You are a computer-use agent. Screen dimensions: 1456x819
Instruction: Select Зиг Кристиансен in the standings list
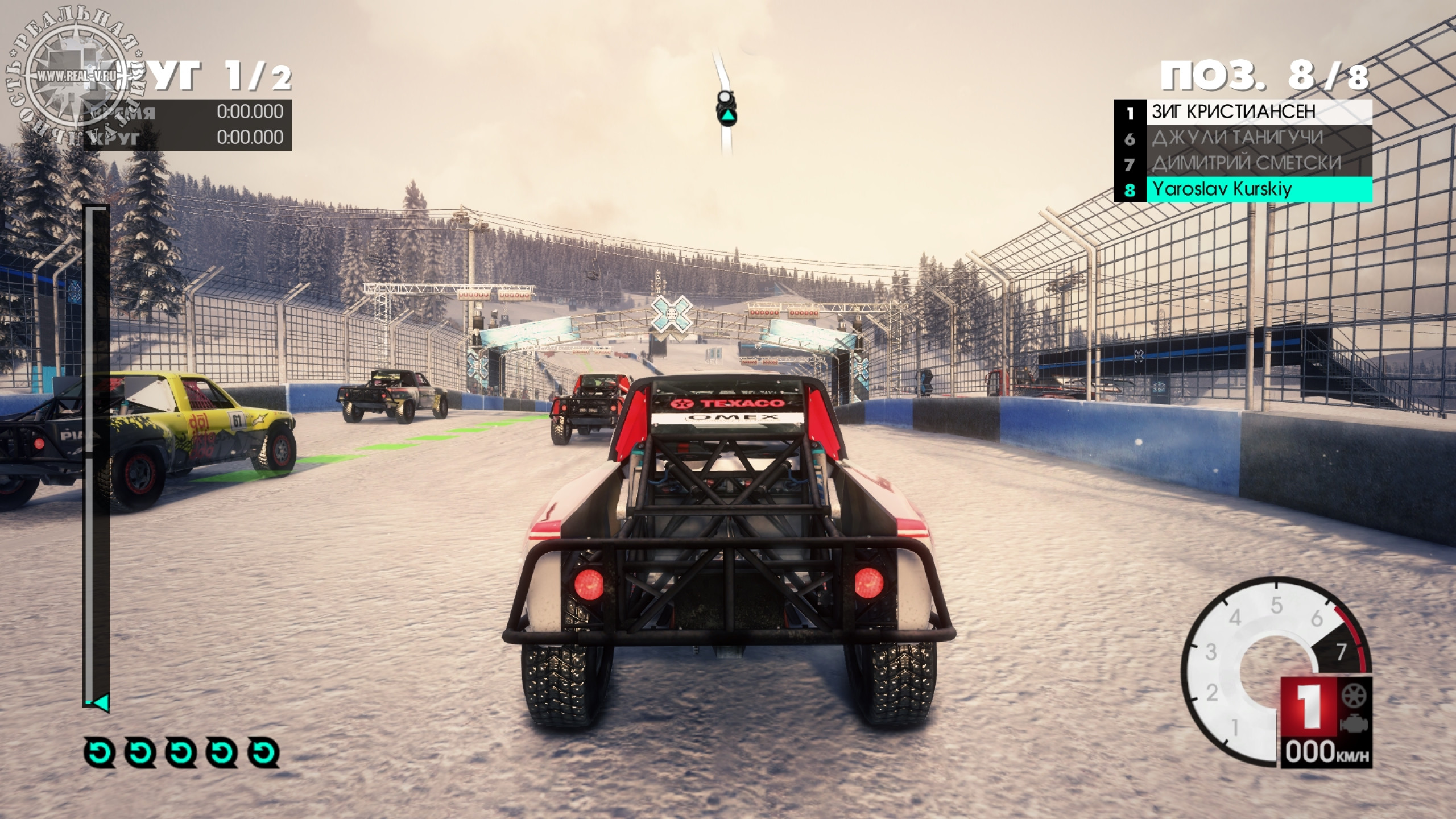1242,112
